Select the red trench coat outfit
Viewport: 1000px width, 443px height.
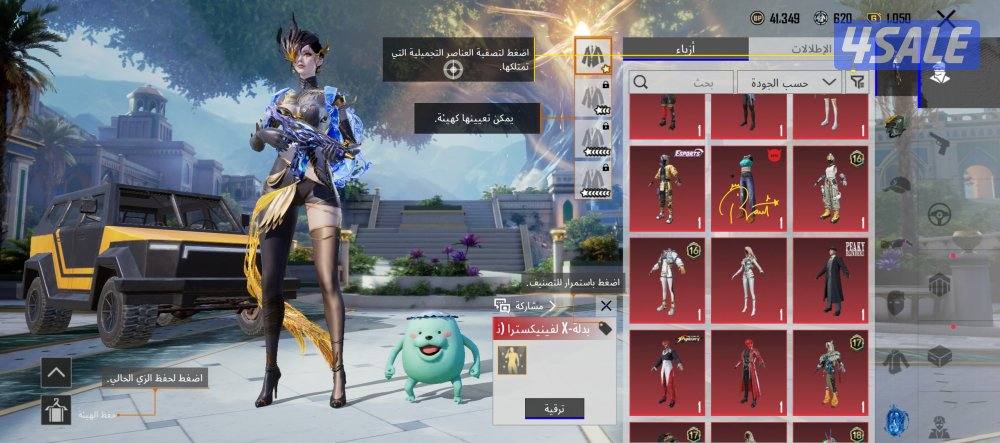[x=750, y=375]
